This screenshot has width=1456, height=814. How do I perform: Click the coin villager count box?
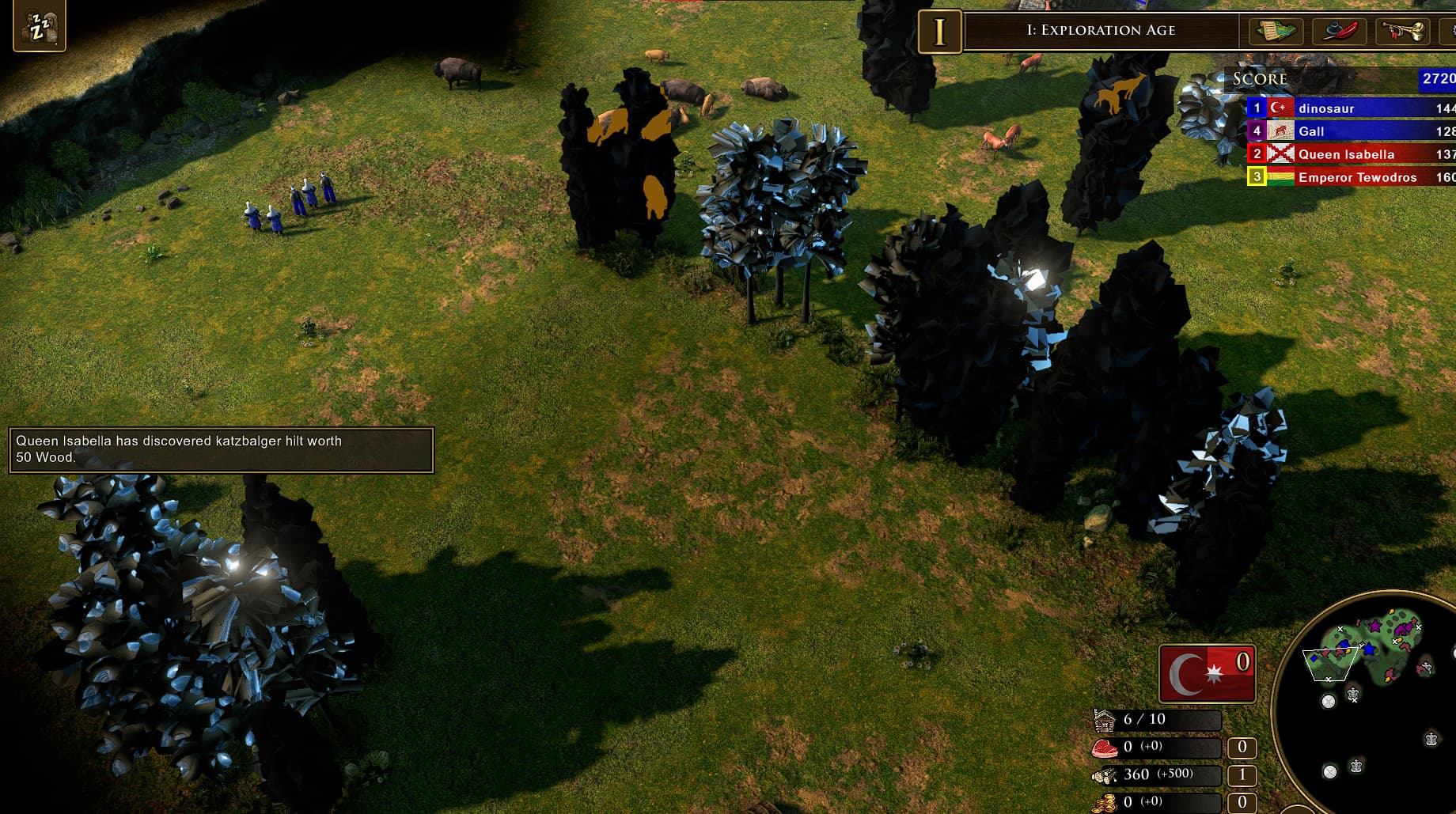[x=1242, y=802]
